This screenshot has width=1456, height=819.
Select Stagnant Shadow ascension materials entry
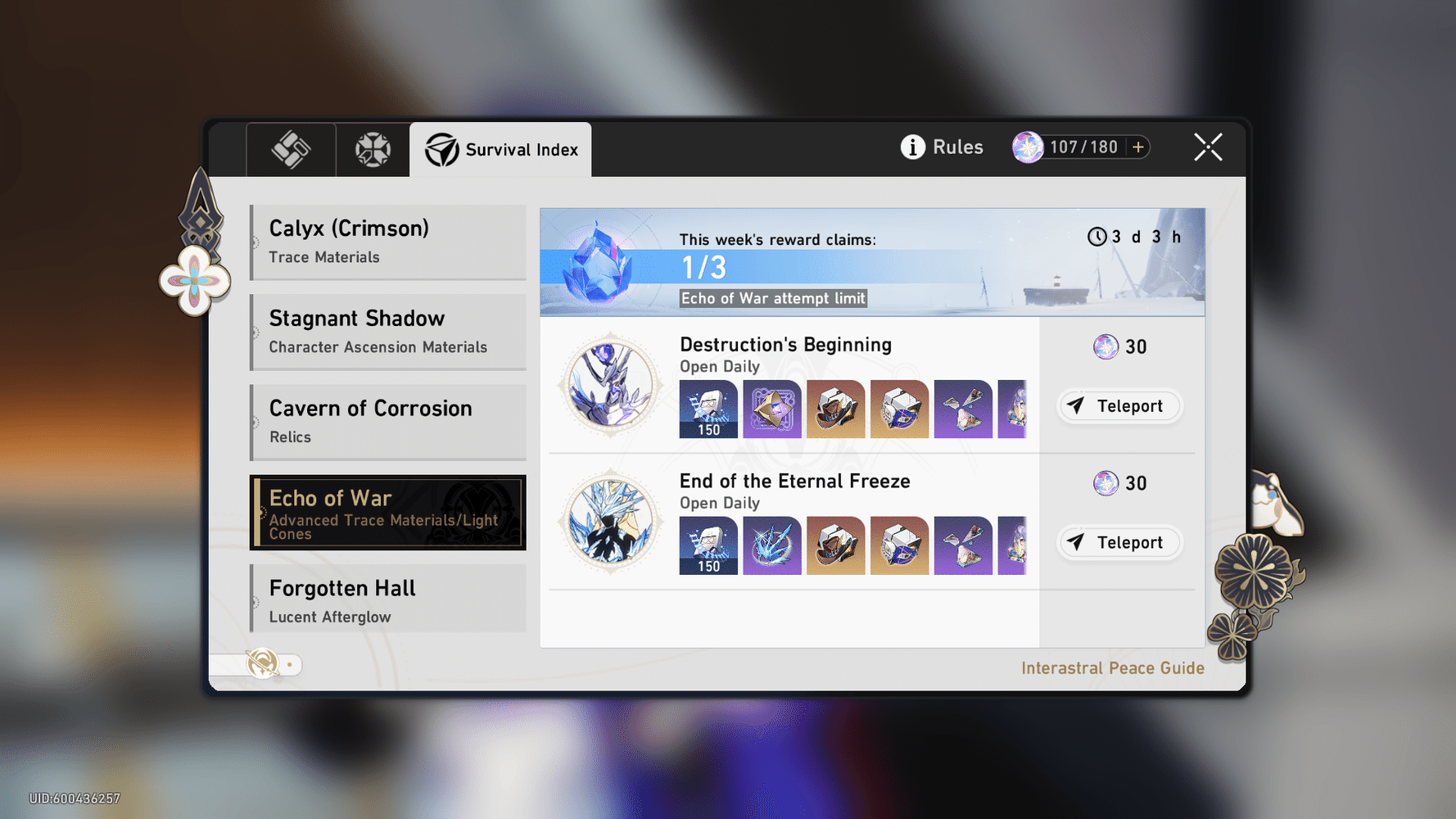click(x=387, y=331)
